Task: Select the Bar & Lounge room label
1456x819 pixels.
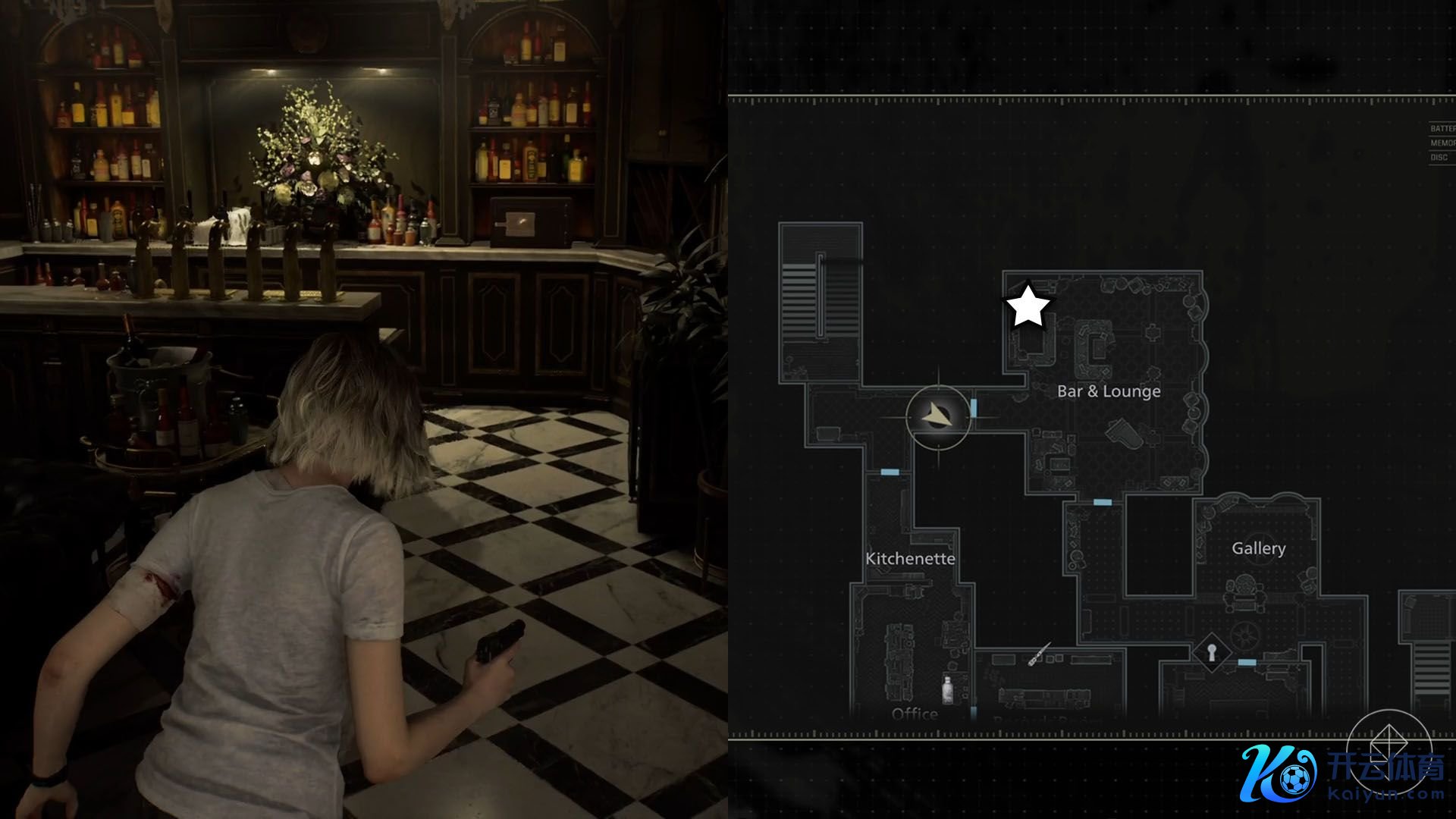Action: [1109, 391]
